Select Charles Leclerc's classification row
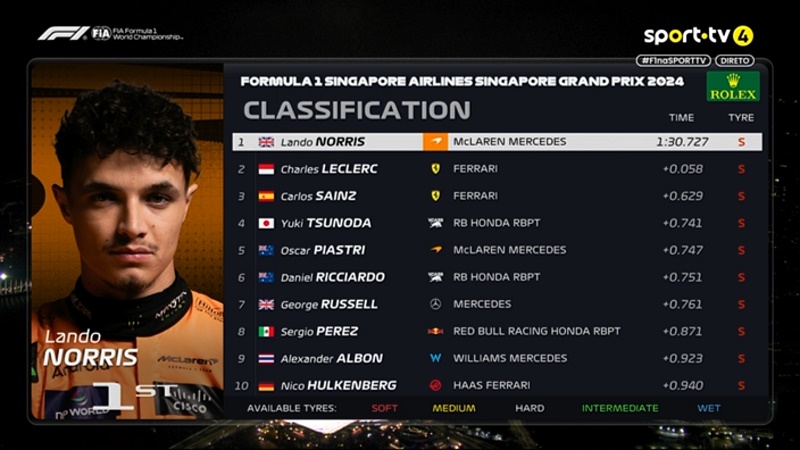The image size is (800, 450). (496, 169)
